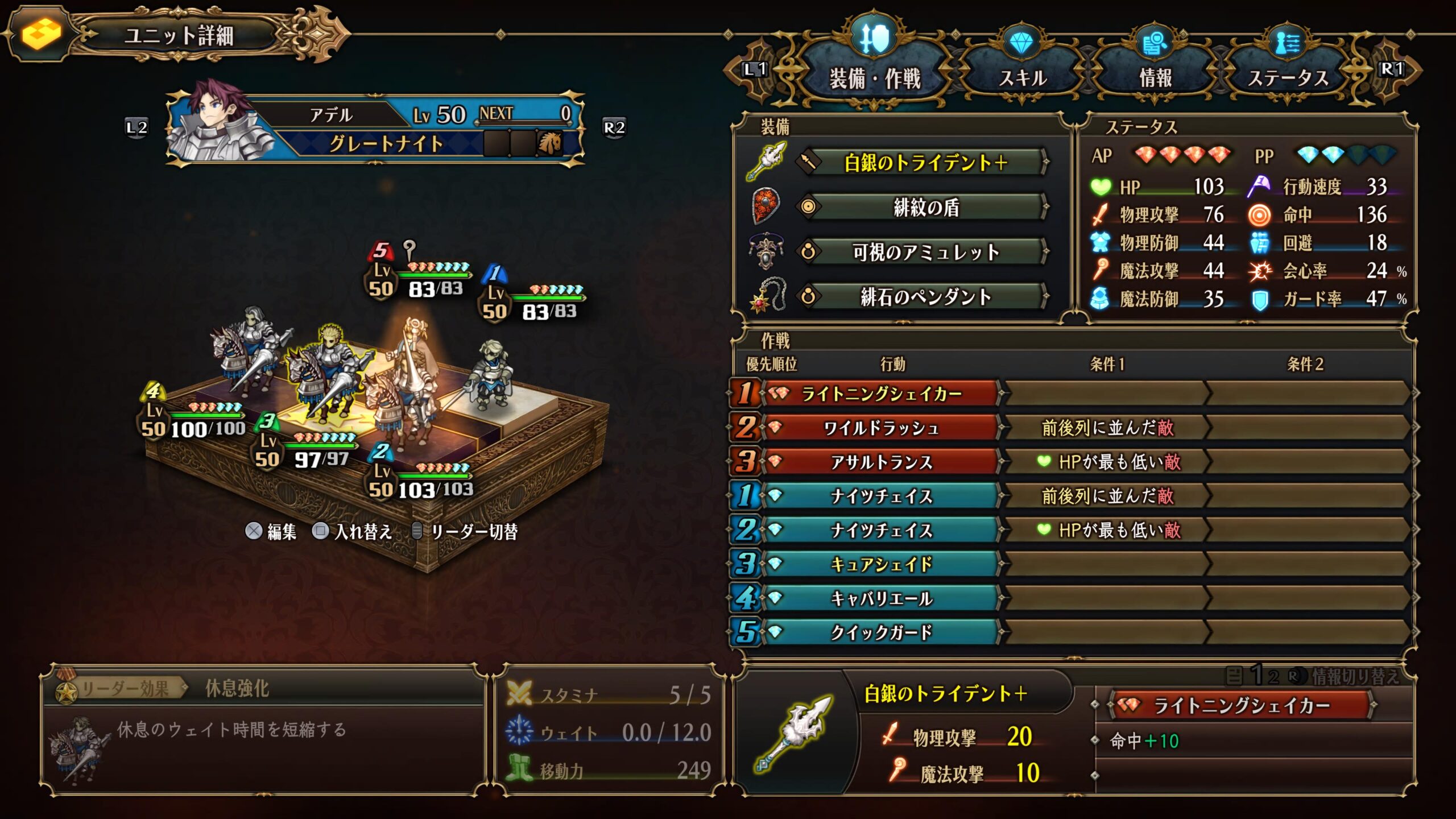Select the highlighted gold knight unit on the formation board

pos(327,370)
